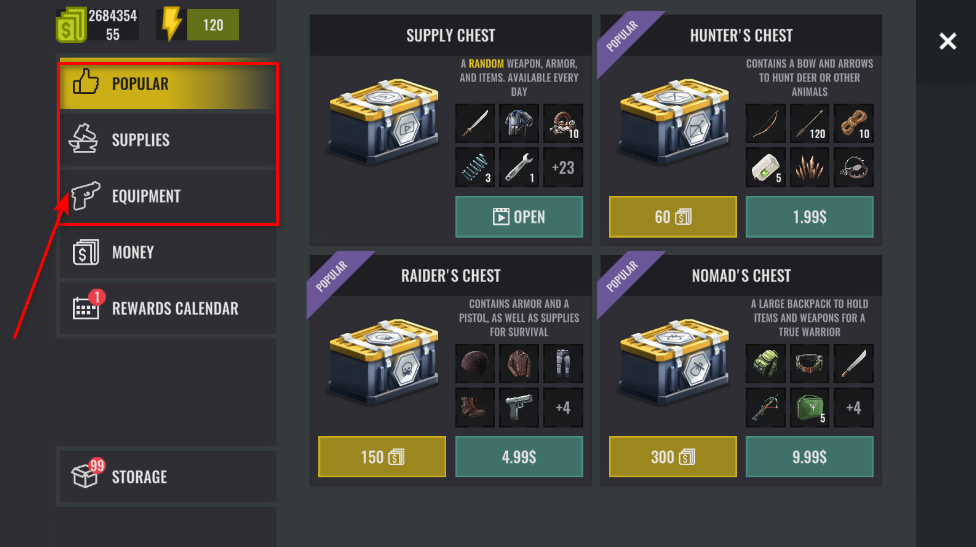Show the +23 more Supply Chest items
The image size is (976, 547).
click(x=563, y=167)
